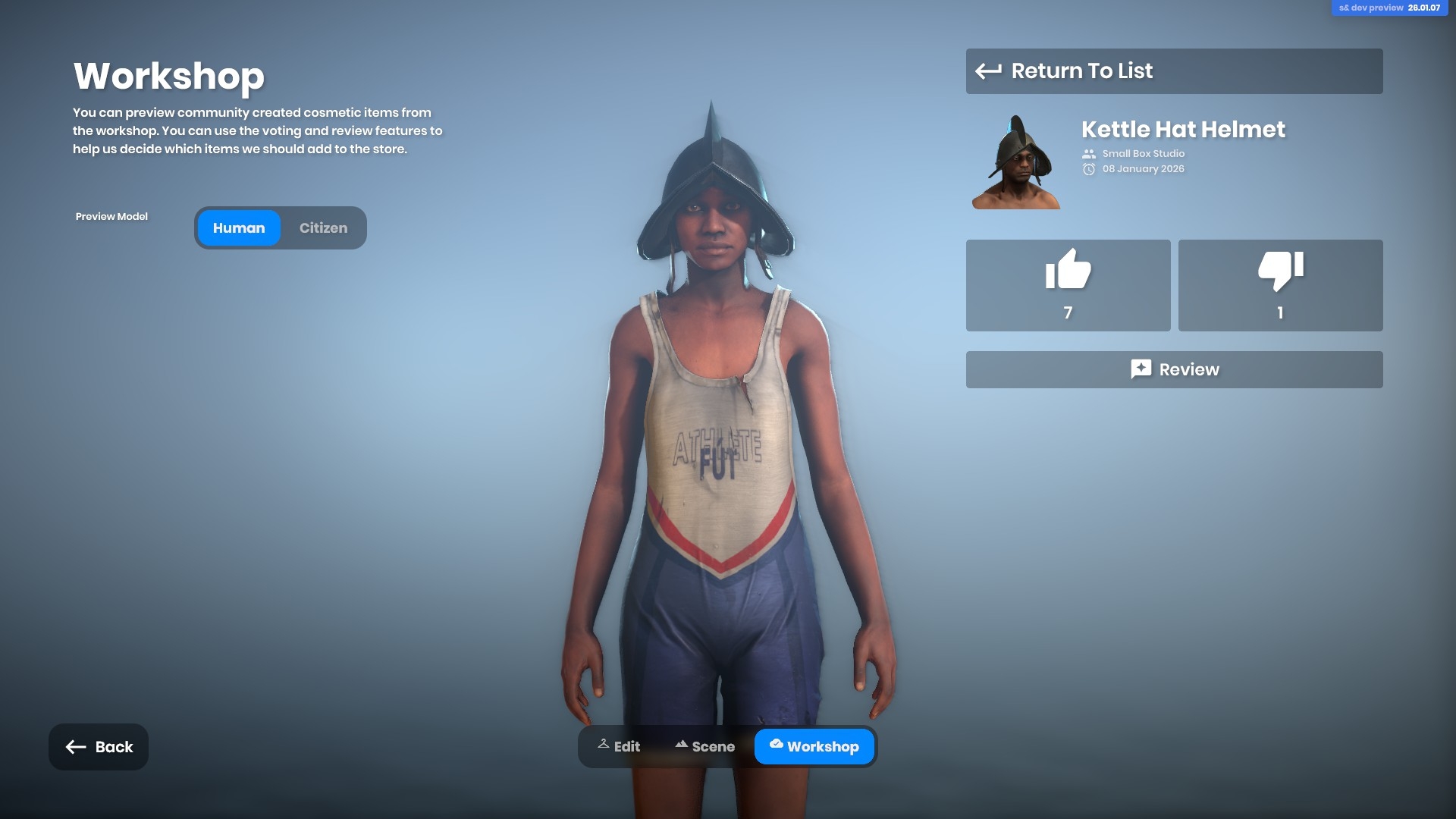Downvote the item with thumbs down
1456x819 pixels.
pyautogui.click(x=1280, y=285)
